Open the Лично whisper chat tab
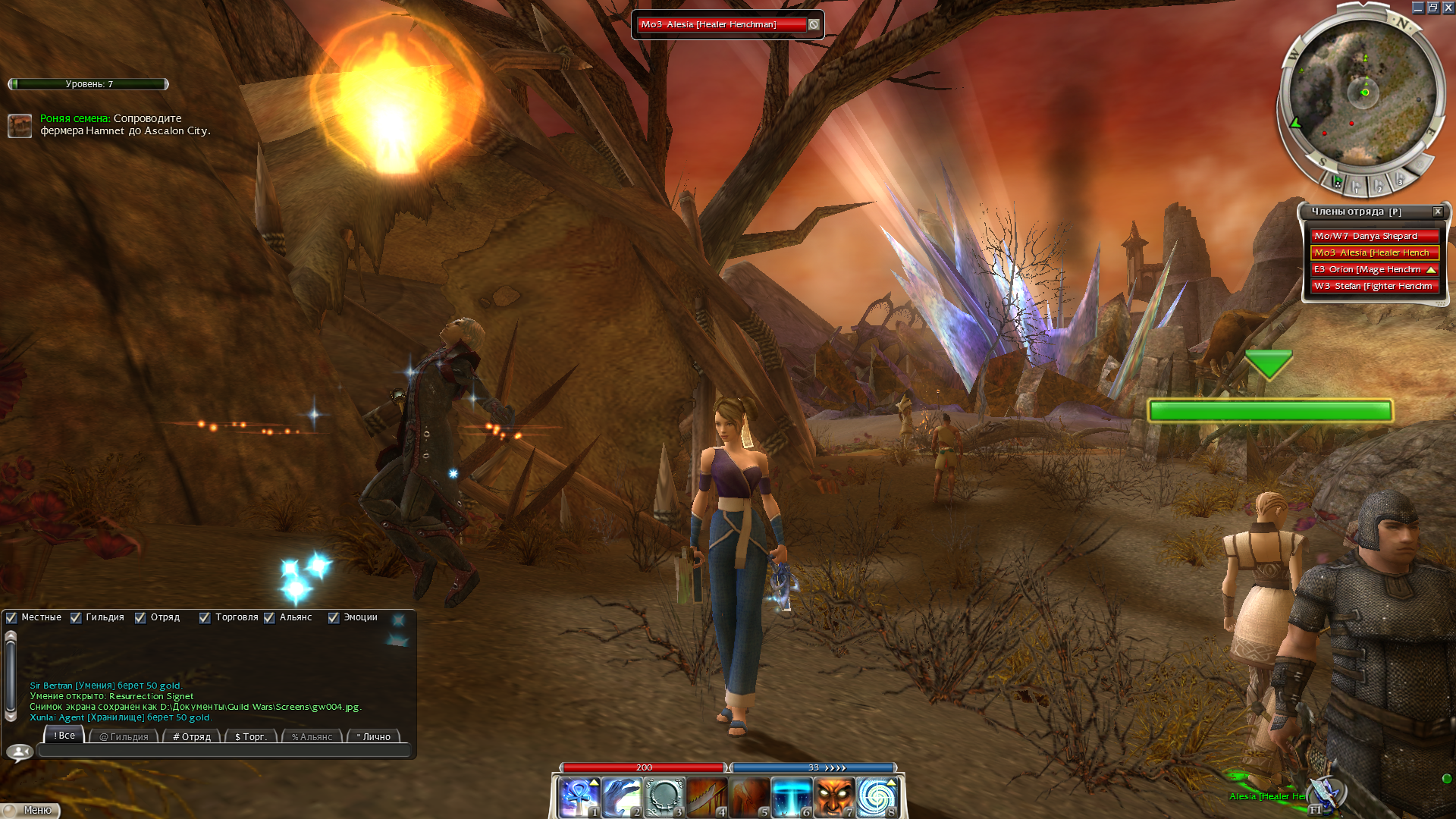This screenshot has height=819, width=1456. tap(374, 736)
